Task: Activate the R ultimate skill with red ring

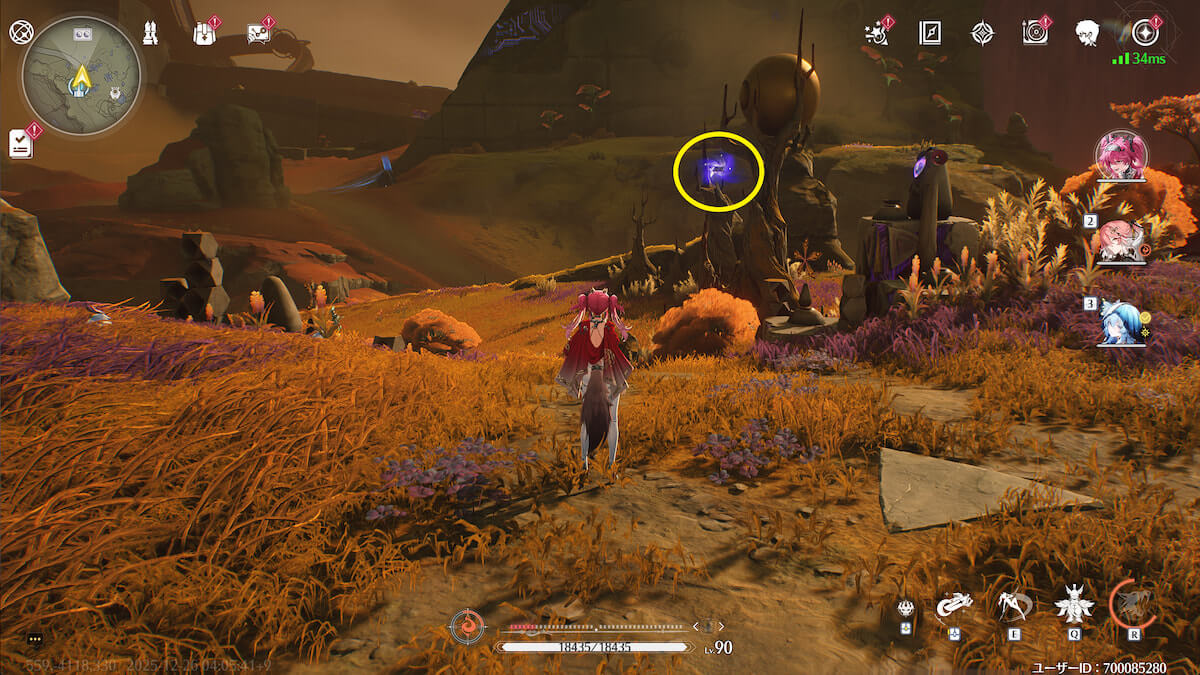Action: click(1133, 603)
